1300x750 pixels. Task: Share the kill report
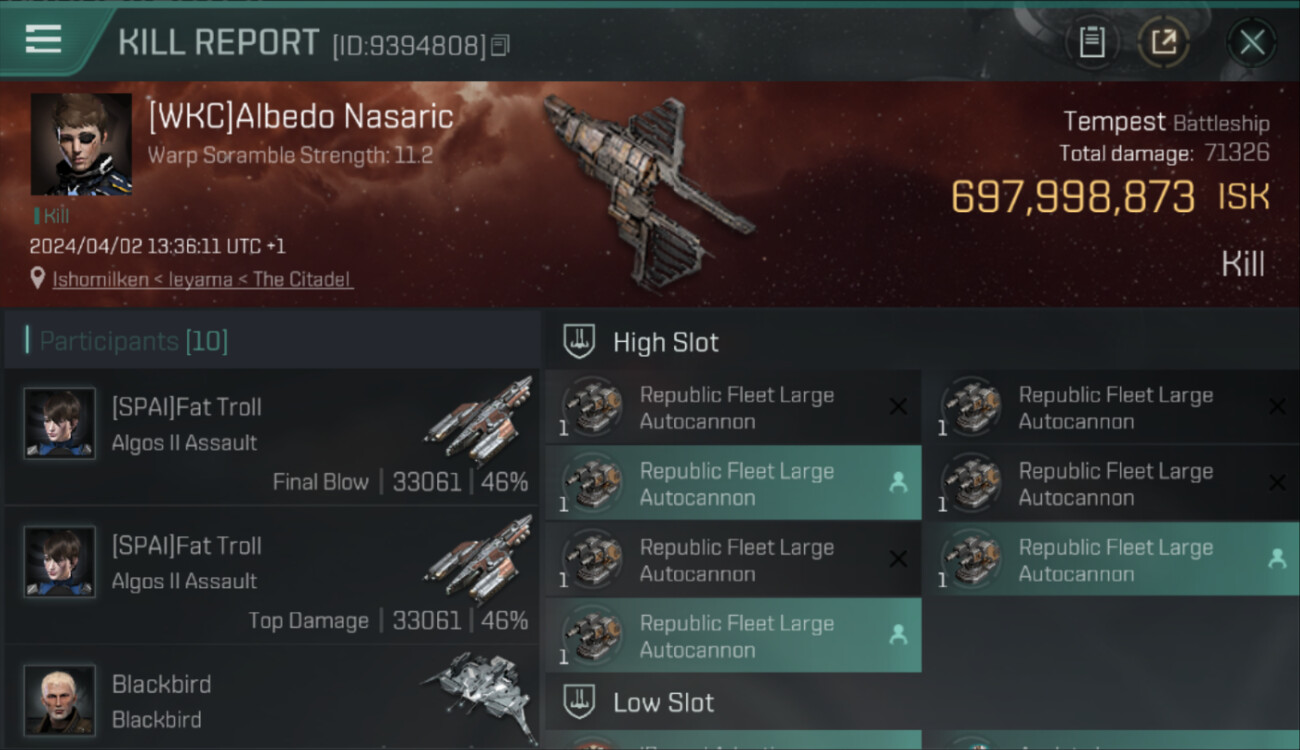pyautogui.click(x=1164, y=42)
